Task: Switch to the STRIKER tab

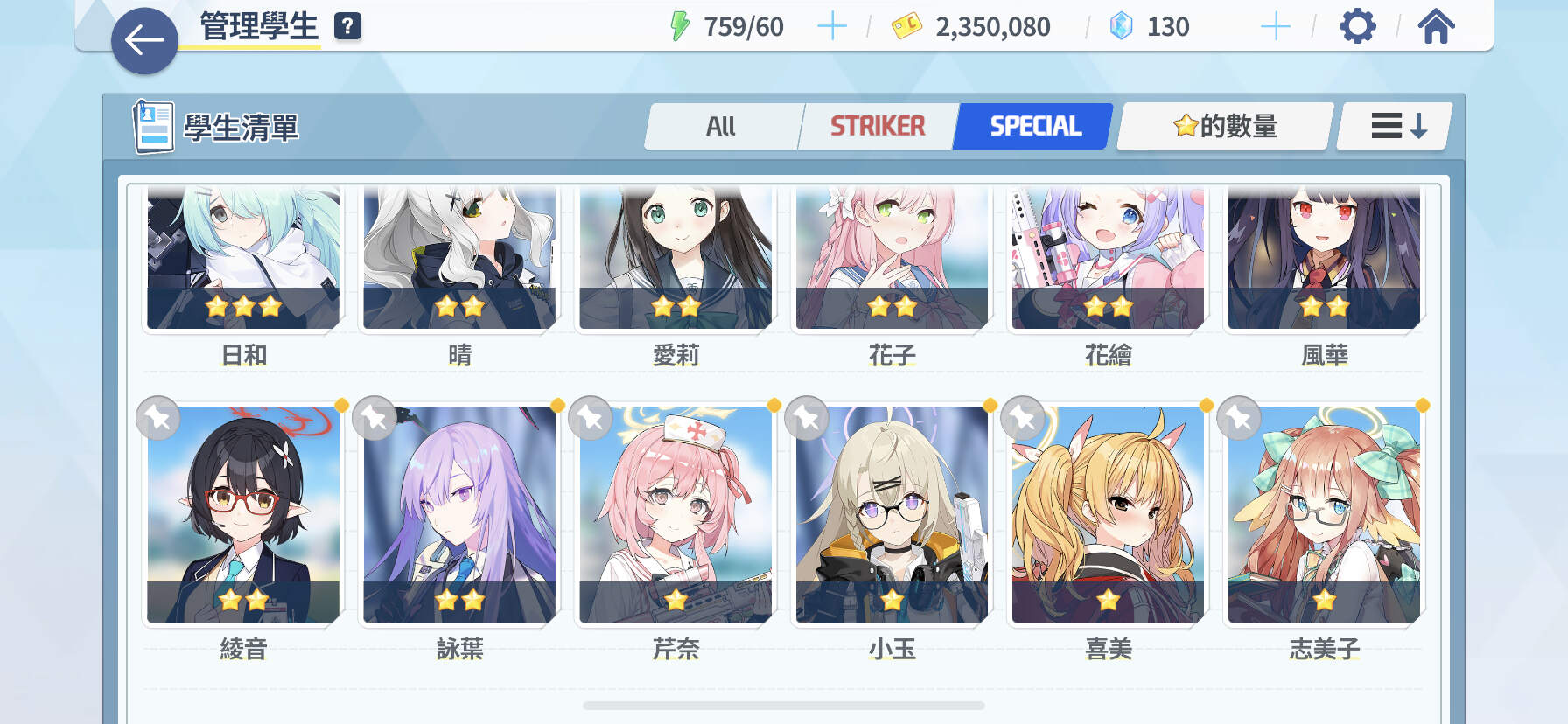Action: [x=878, y=125]
